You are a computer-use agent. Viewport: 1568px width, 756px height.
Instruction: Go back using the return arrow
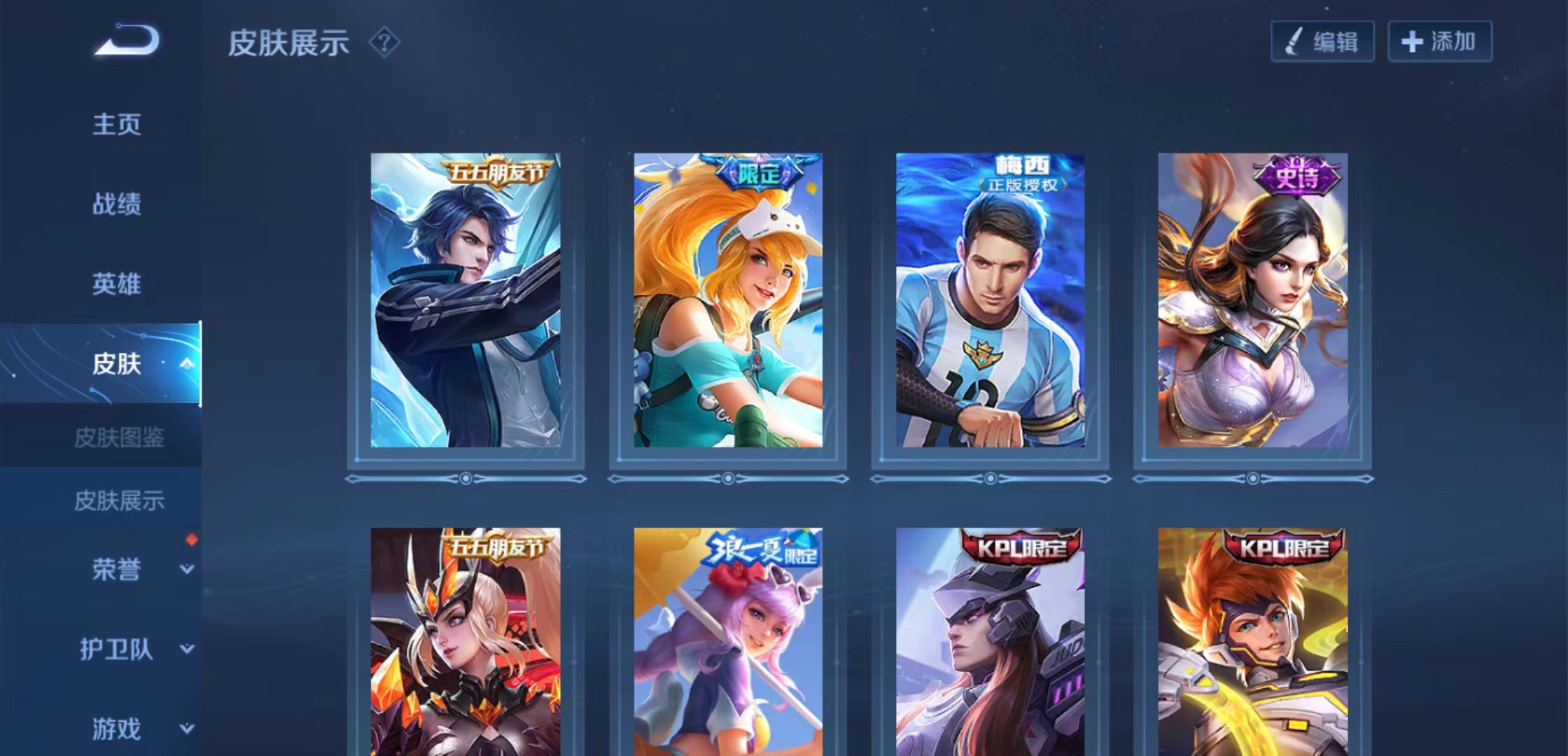click(x=128, y=40)
